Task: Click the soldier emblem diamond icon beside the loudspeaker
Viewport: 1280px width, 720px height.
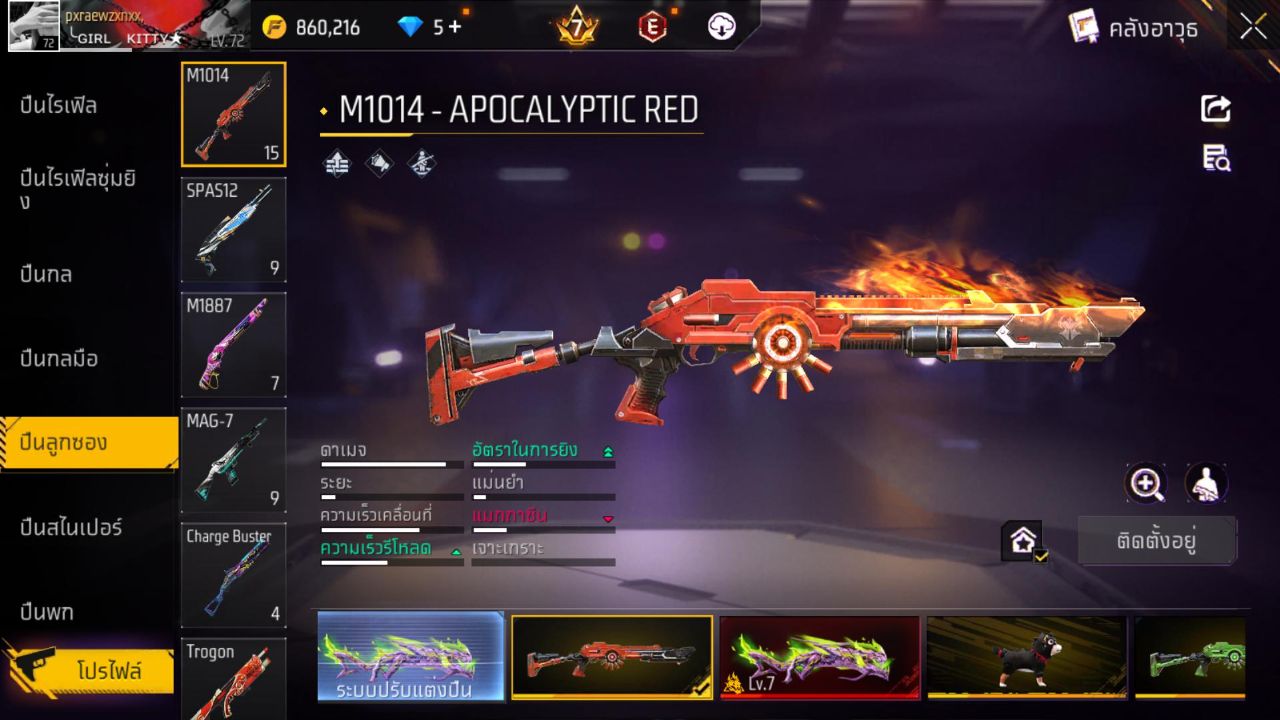Action: click(x=420, y=163)
